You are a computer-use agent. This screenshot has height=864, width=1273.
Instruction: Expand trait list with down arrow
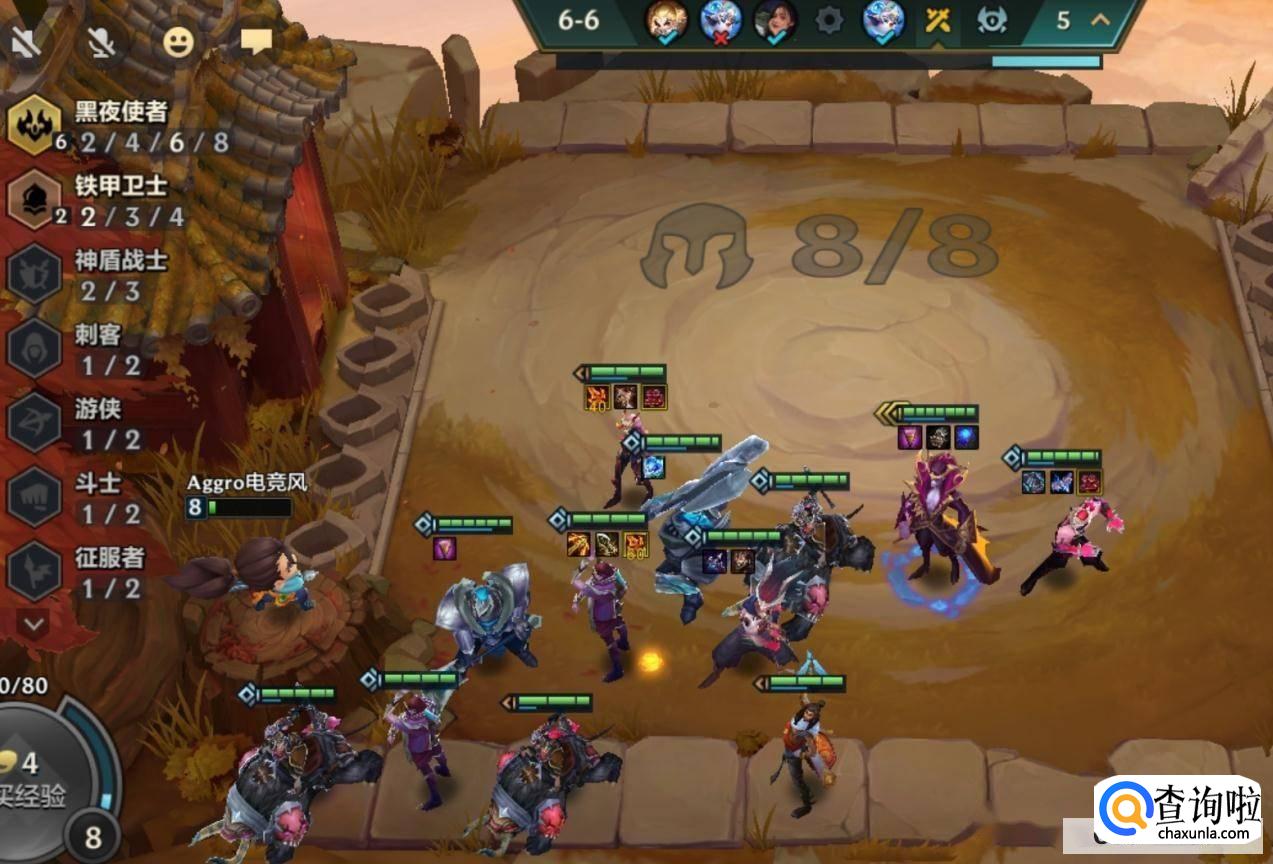[x=34, y=624]
